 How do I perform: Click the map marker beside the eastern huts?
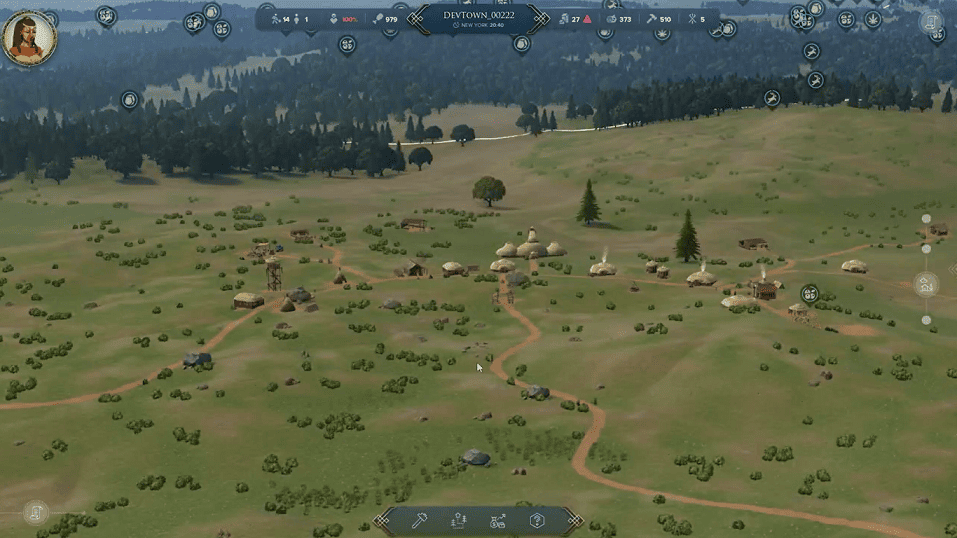pyautogui.click(x=809, y=293)
